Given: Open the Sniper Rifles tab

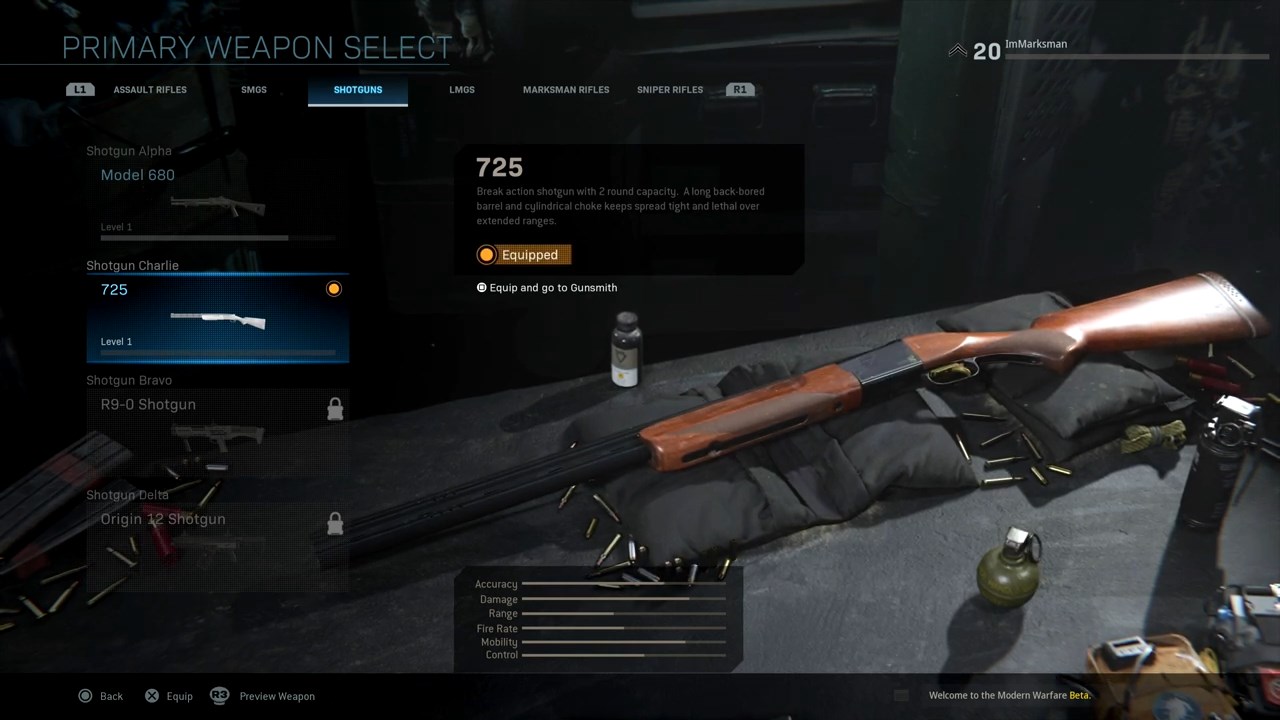Looking at the screenshot, I should [x=670, y=90].
